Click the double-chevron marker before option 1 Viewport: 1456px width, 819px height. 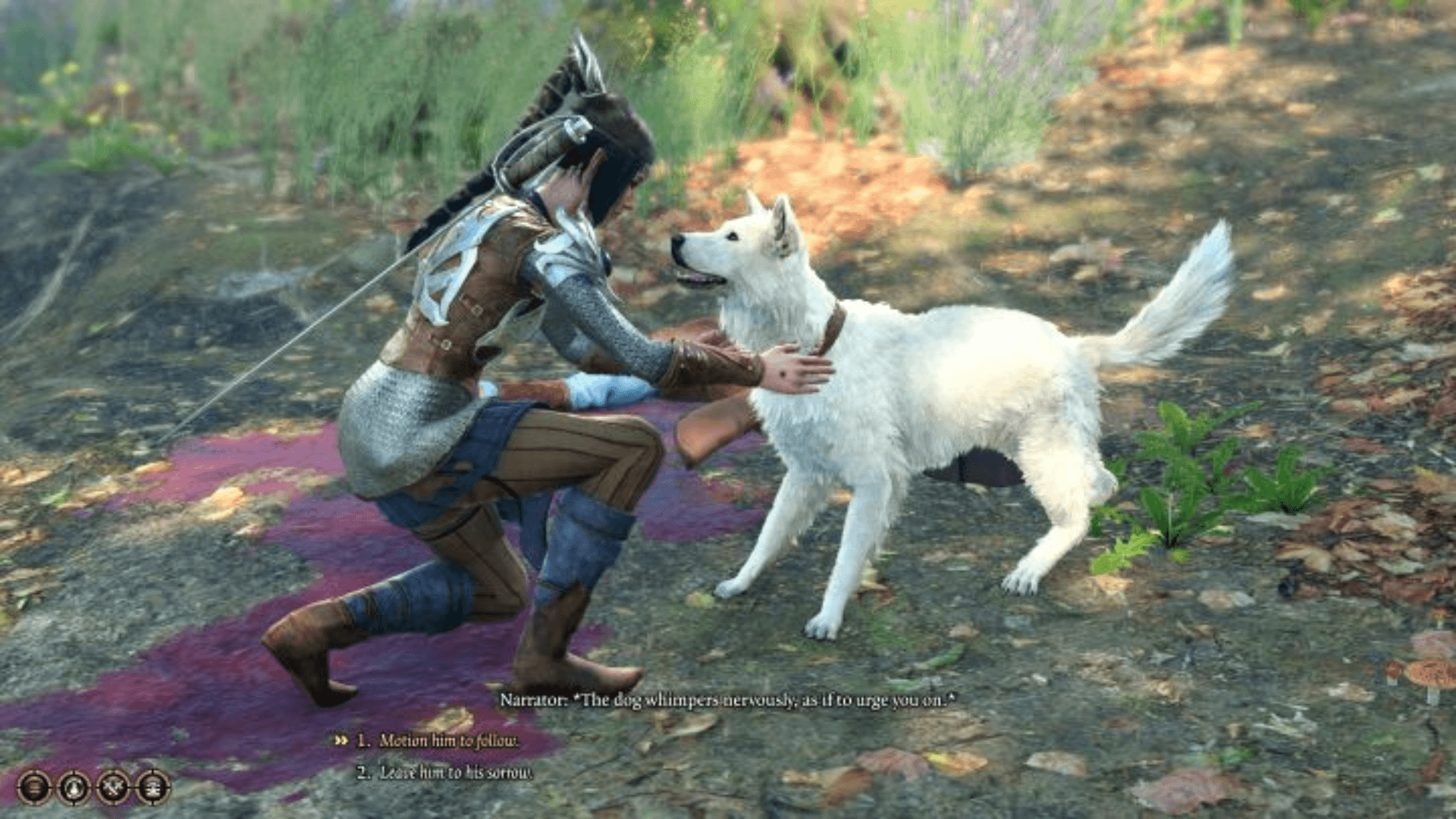click(x=341, y=740)
